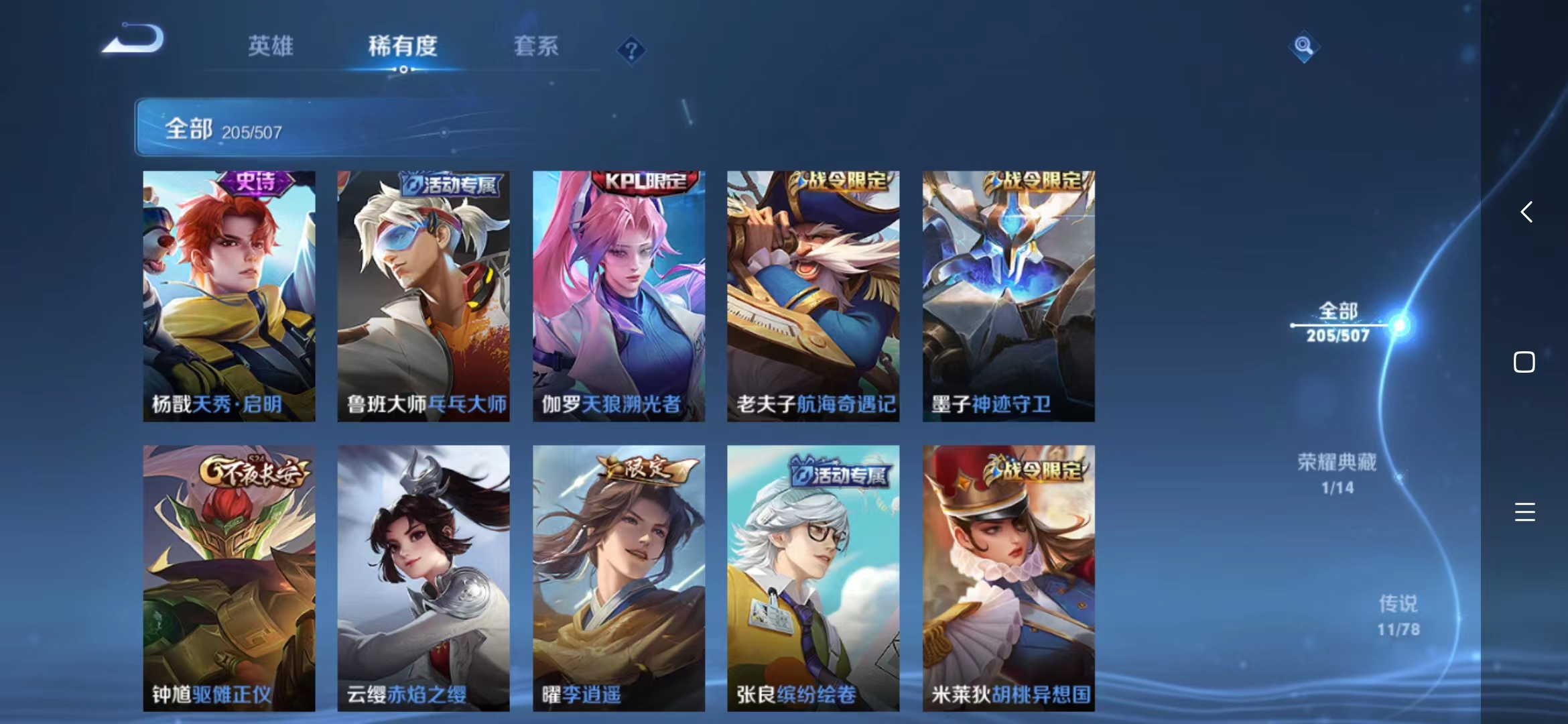This screenshot has width=1568, height=724.
Task: Open the 伽罗天狼溯光者 skin card
Action: 618,295
